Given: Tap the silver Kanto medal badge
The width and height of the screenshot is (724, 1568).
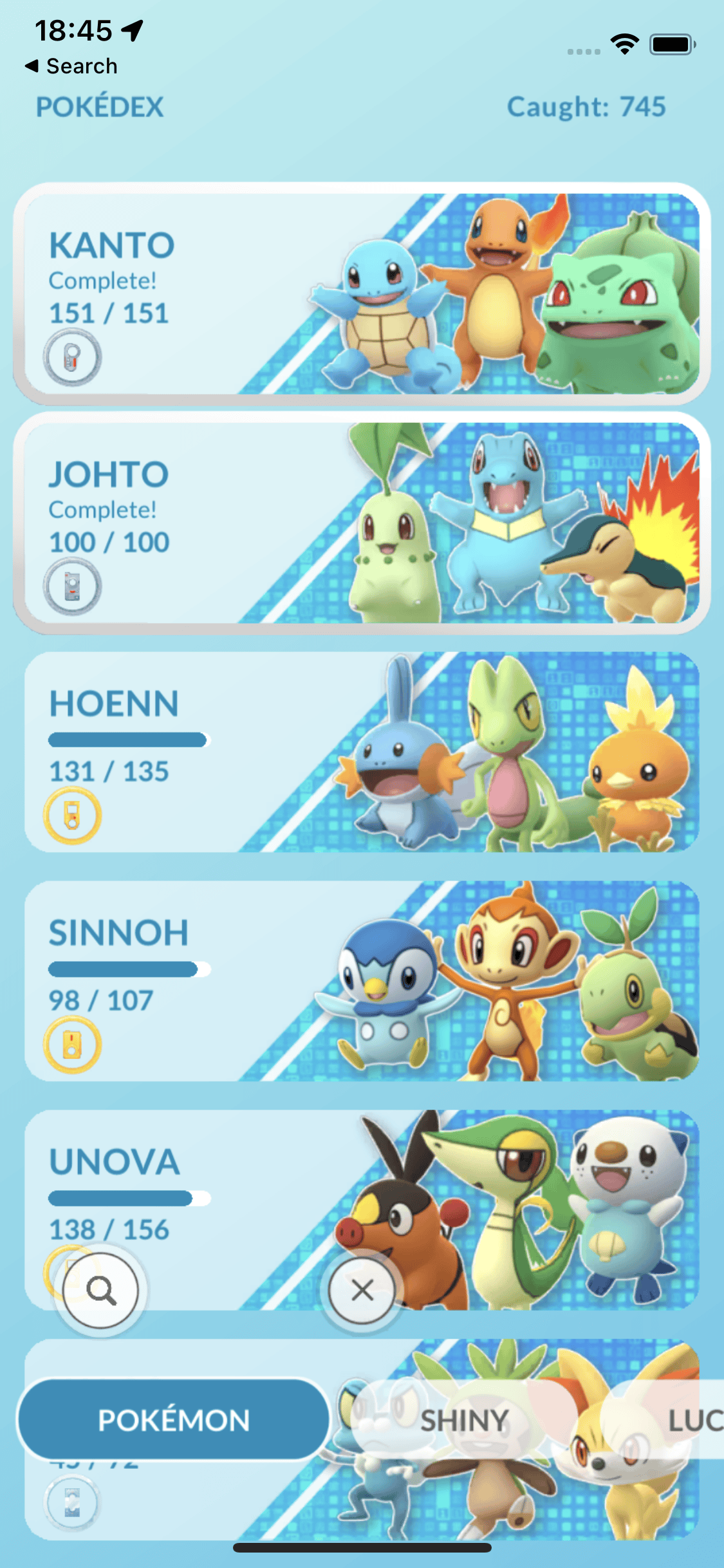Looking at the screenshot, I should pyautogui.click(x=72, y=357).
